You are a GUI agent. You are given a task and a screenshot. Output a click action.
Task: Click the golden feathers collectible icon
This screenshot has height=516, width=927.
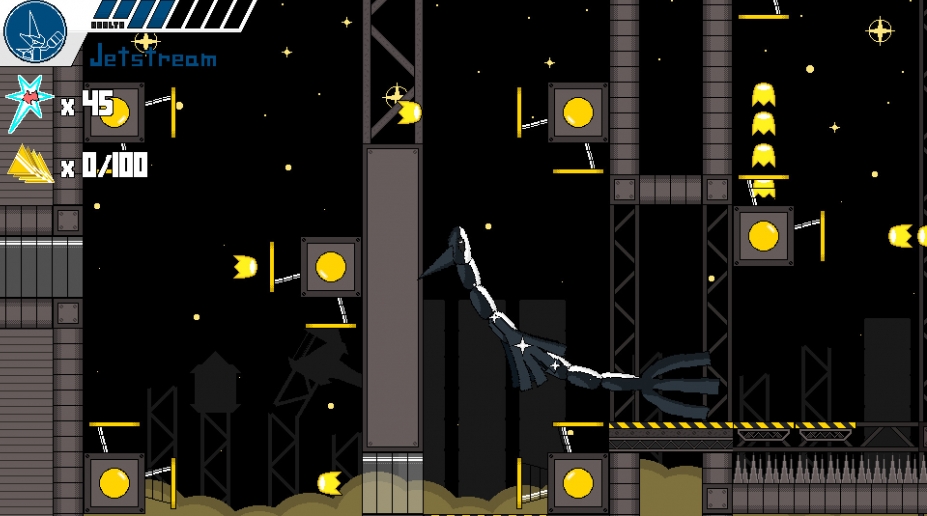(x=31, y=164)
